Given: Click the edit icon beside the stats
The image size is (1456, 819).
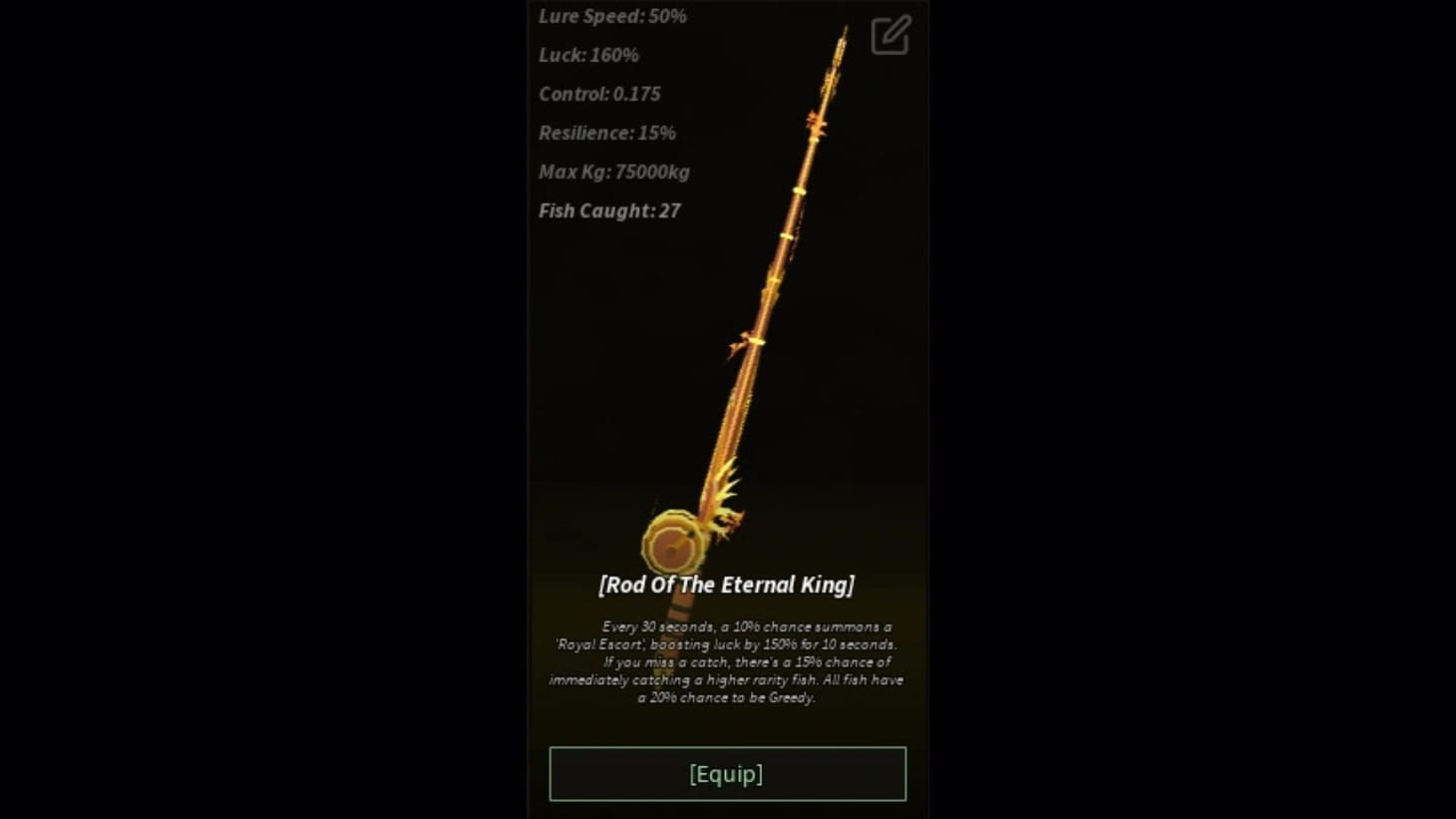Looking at the screenshot, I should (888, 35).
